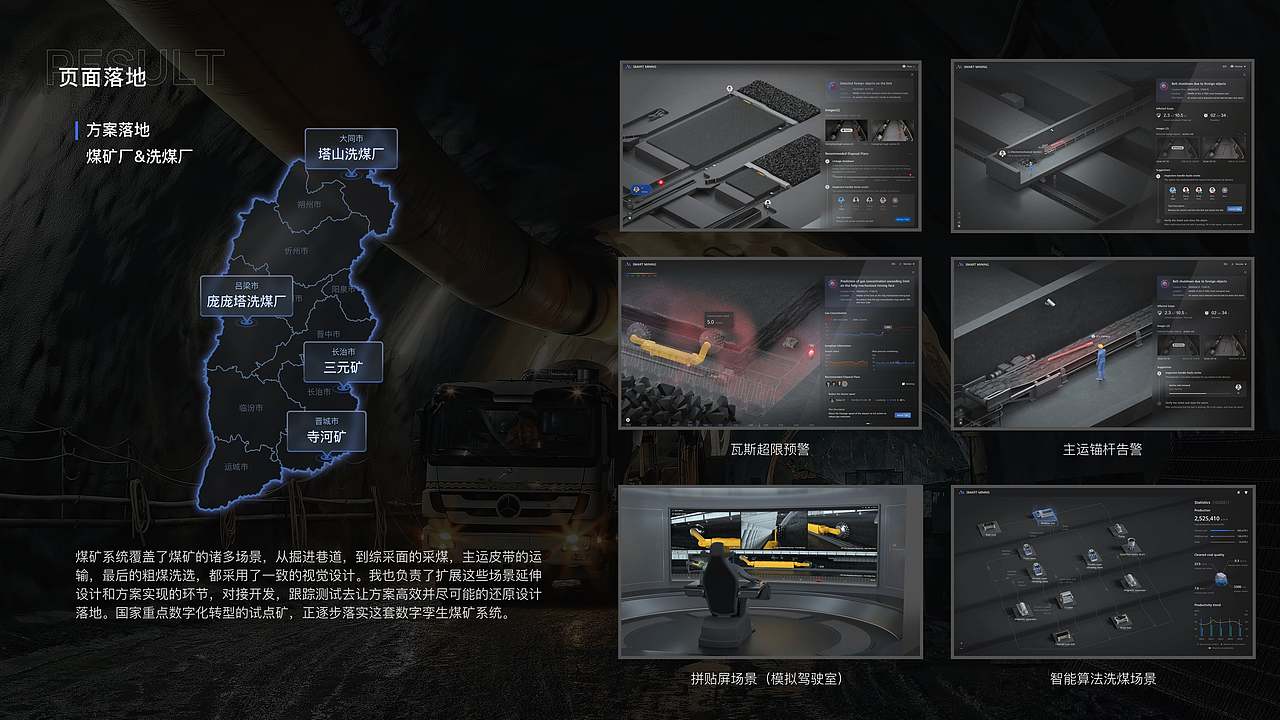Open the gas warning icon in the prediction alert card

(x=832, y=284)
